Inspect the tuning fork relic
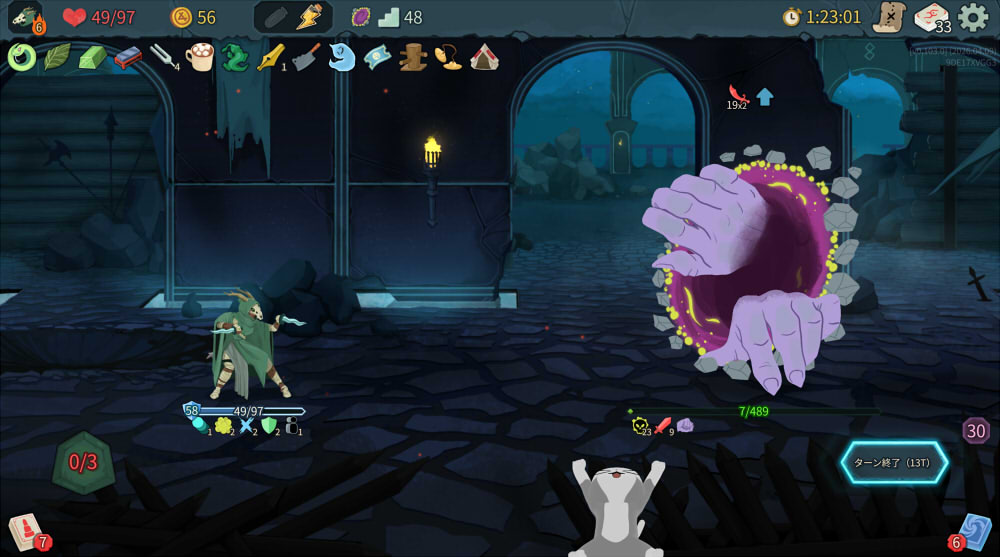1000x557 pixels. click(161, 57)
